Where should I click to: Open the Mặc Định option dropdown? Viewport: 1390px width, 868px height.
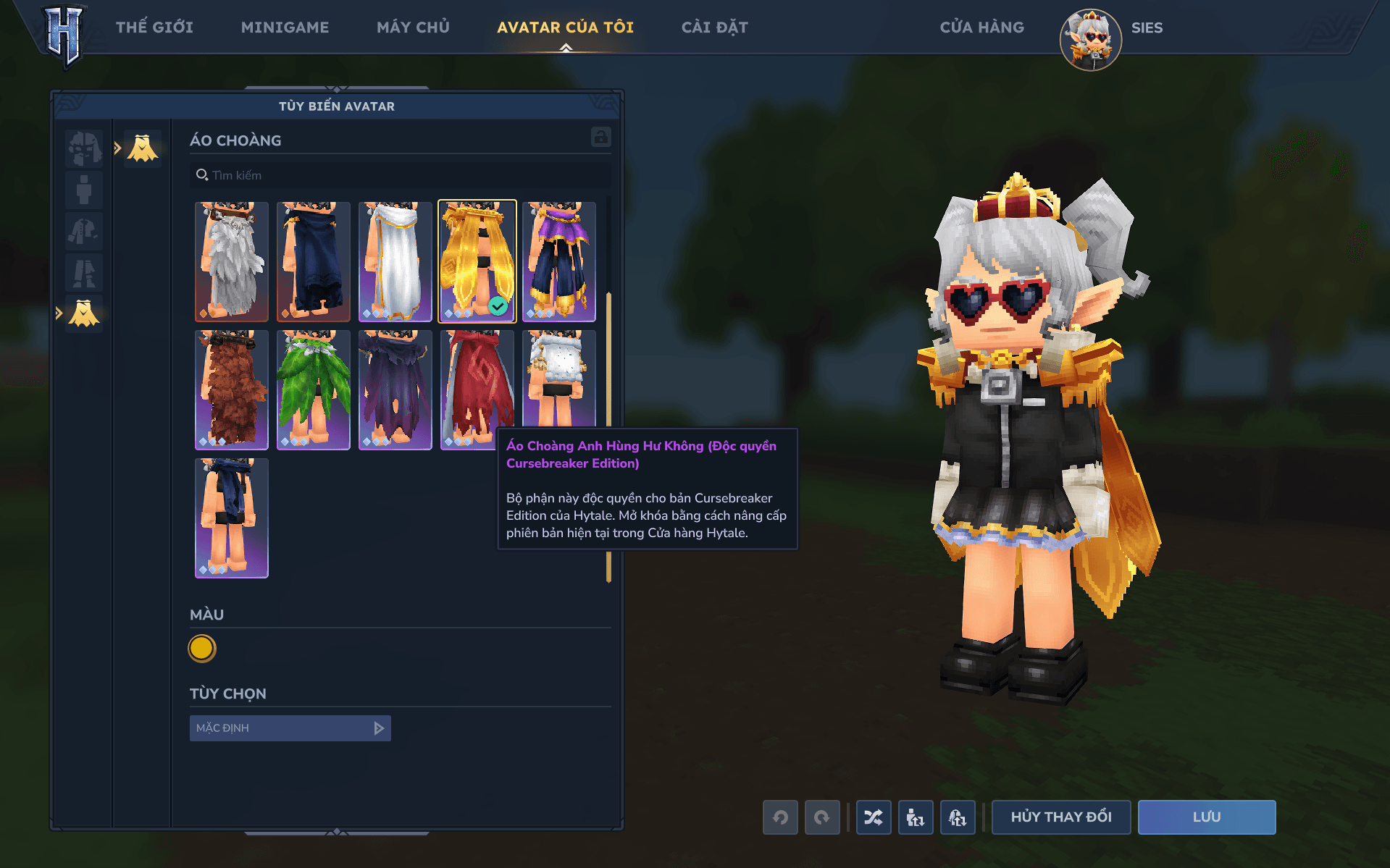290,728
